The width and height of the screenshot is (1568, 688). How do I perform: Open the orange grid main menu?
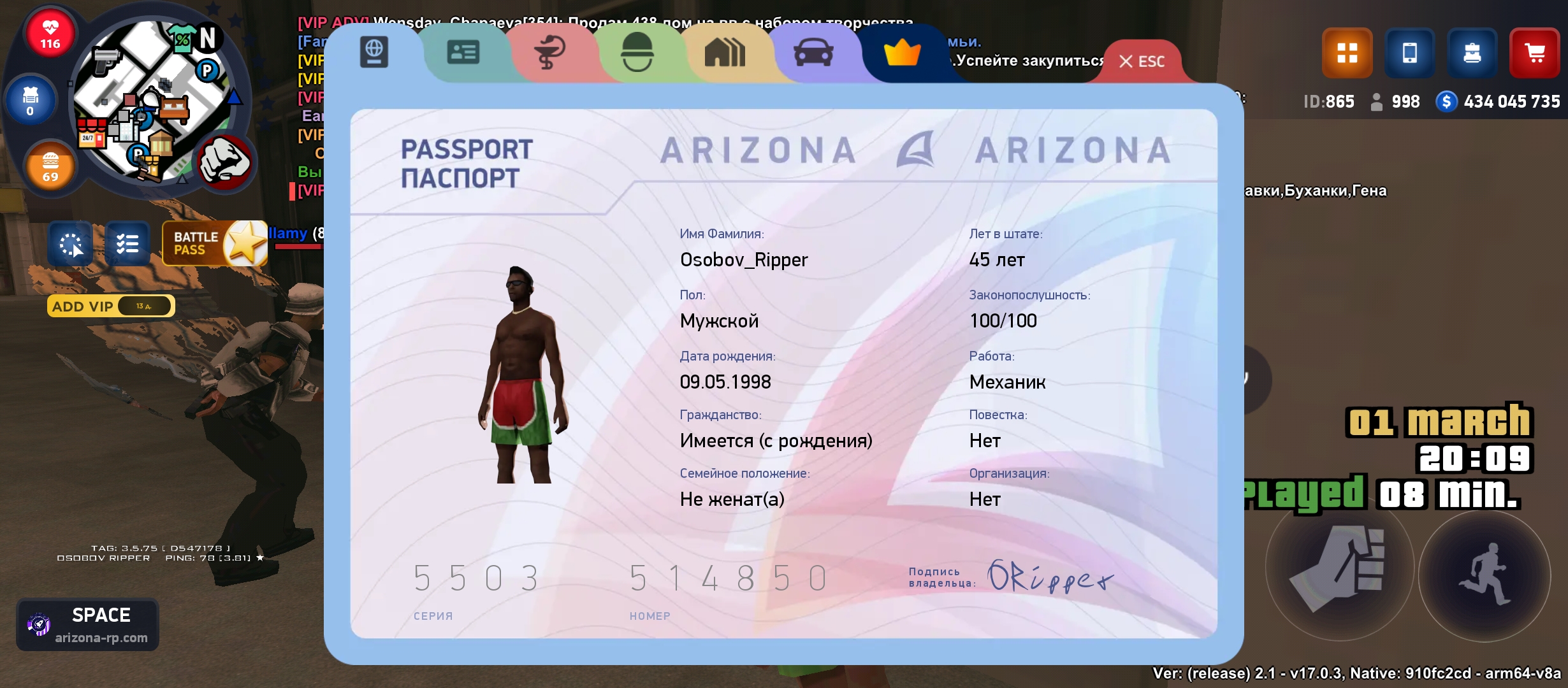[x=1347, y=53]
